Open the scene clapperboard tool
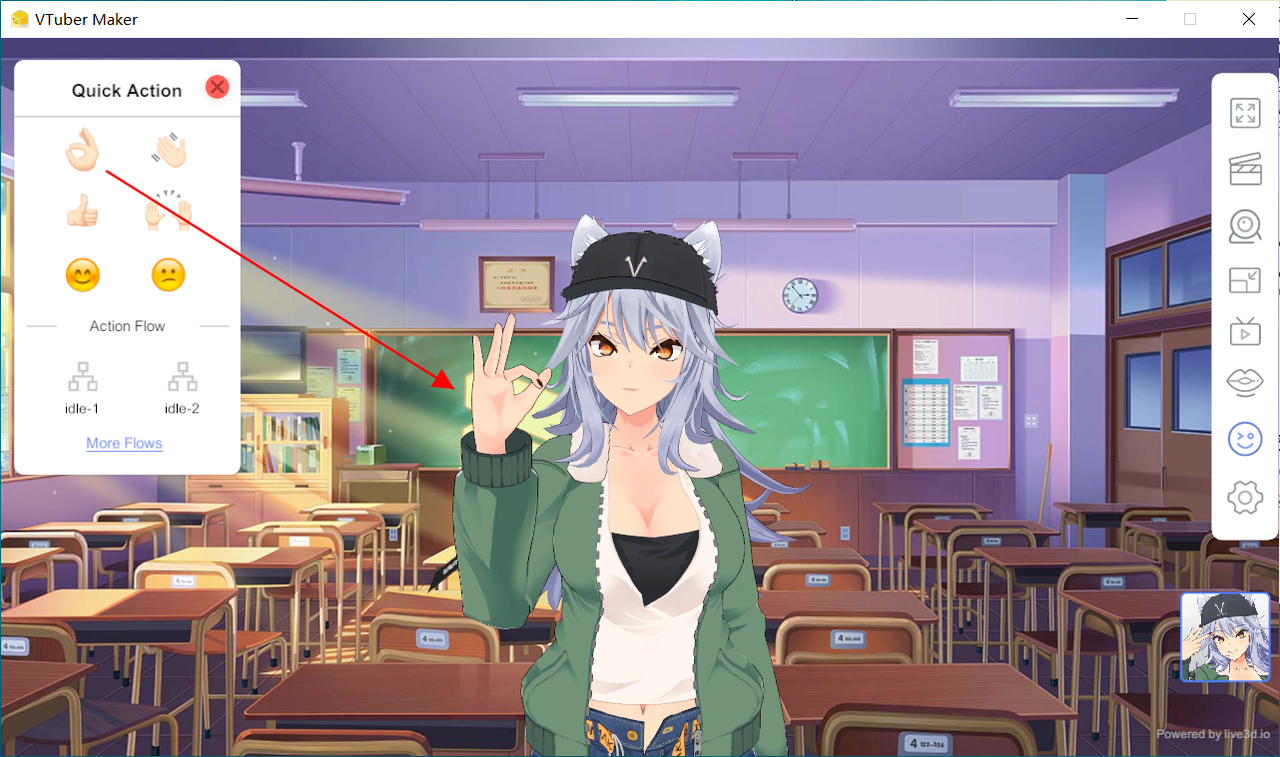The width and height of the screenshot is (1280, 757). pos(1244,170)
